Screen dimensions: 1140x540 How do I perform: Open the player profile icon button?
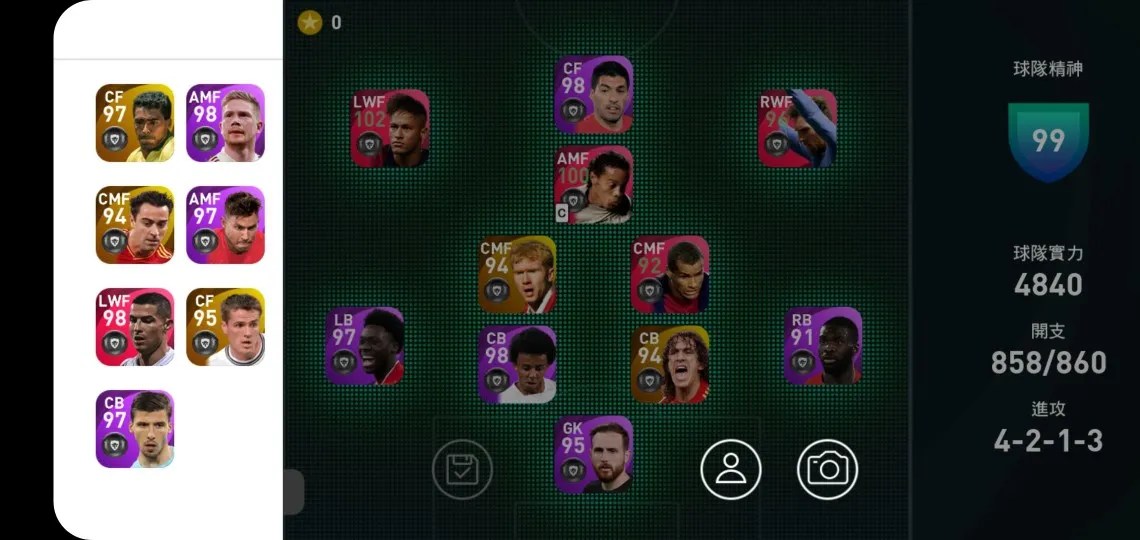coord(731,469)
